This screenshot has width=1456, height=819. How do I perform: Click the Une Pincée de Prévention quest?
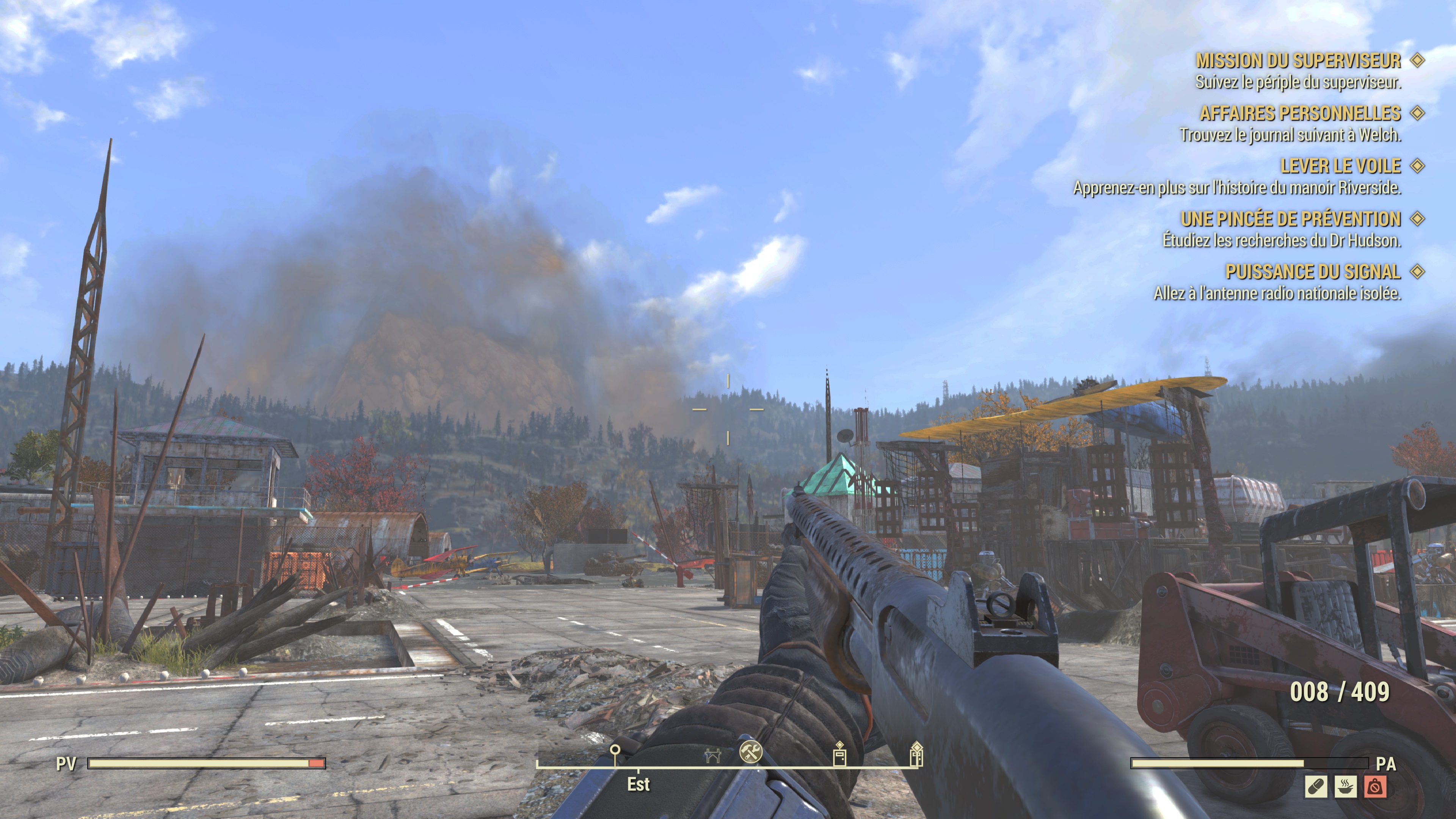1290,219
